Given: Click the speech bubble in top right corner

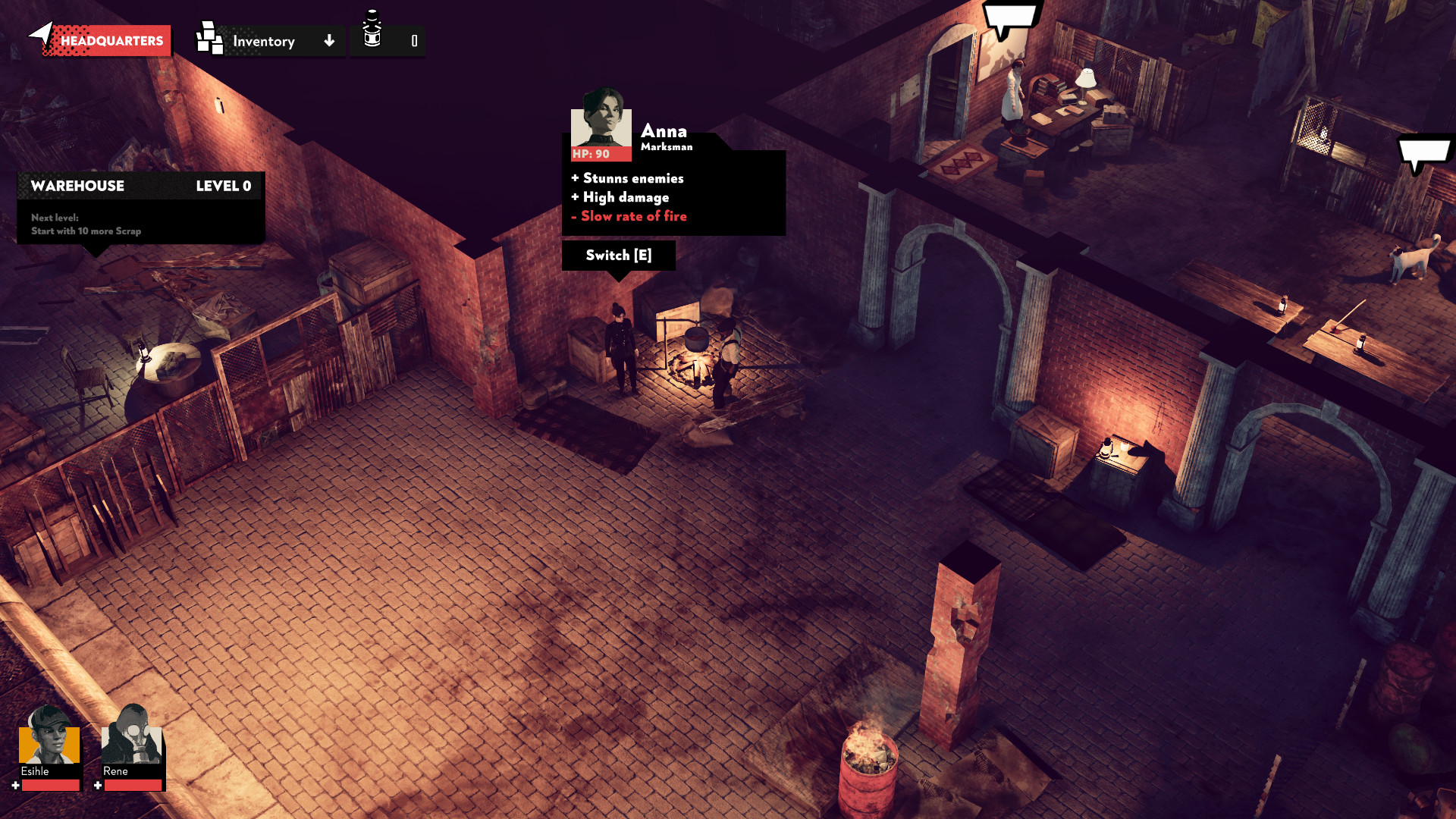Looking at the screenshot, I should [1009, 17].
